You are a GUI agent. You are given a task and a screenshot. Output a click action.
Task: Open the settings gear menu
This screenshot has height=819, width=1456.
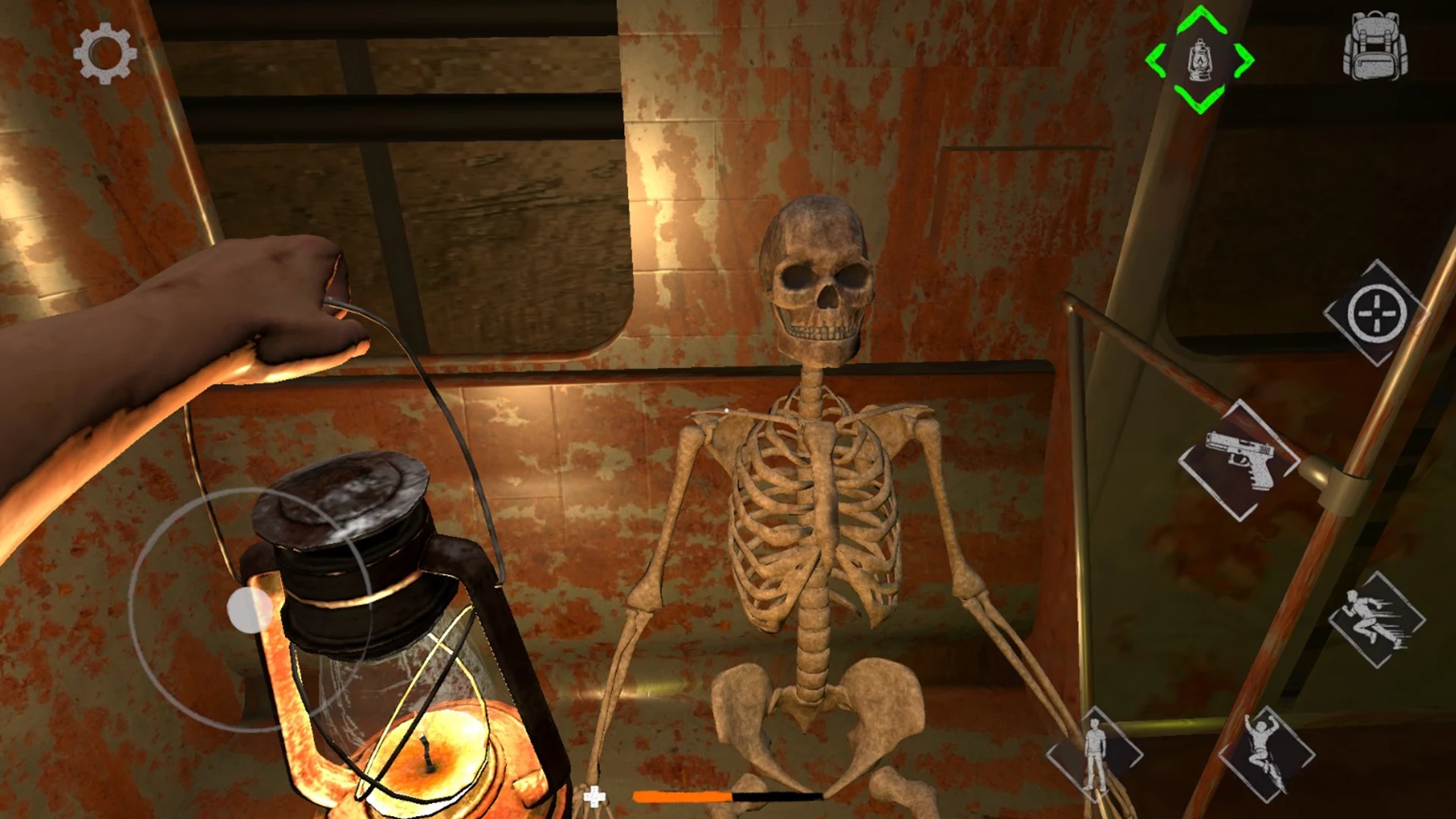[105, 53]
